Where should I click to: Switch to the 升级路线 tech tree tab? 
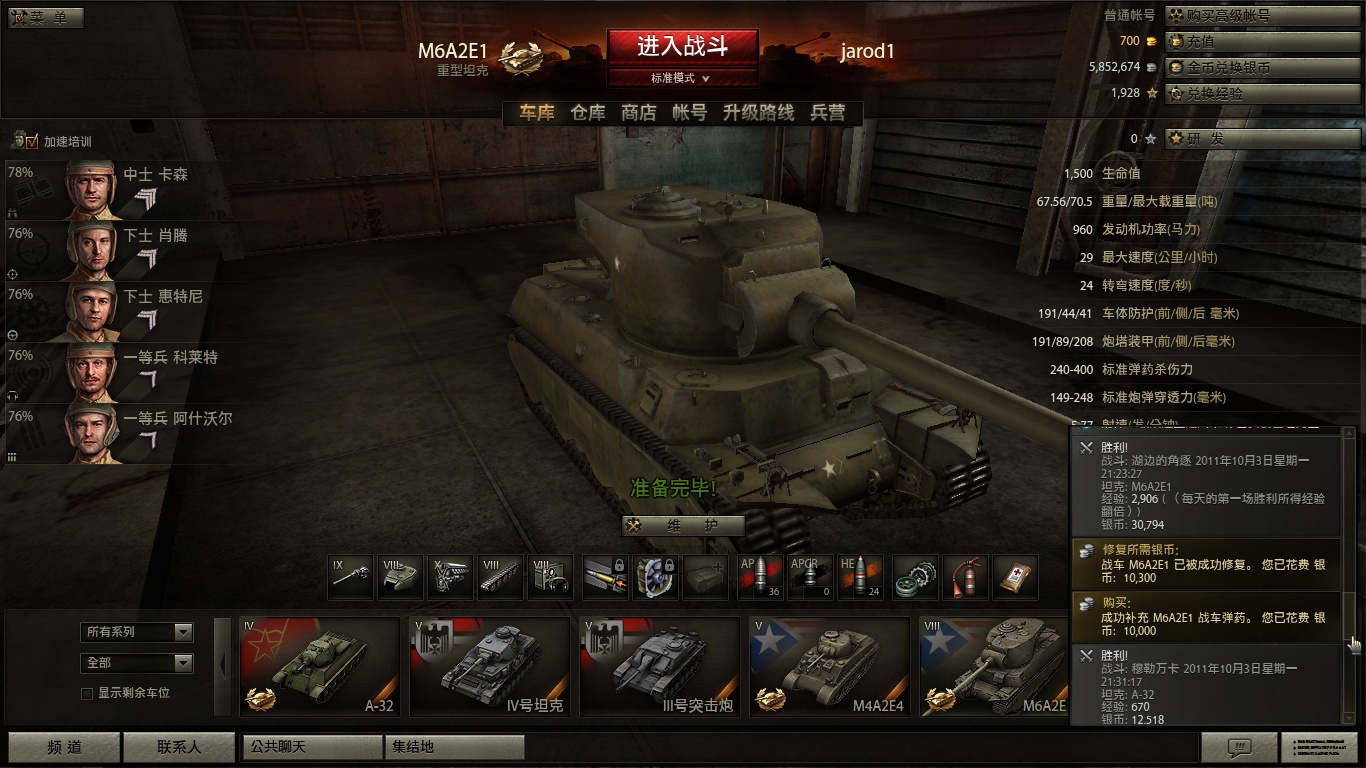click(x=758, y=113)
